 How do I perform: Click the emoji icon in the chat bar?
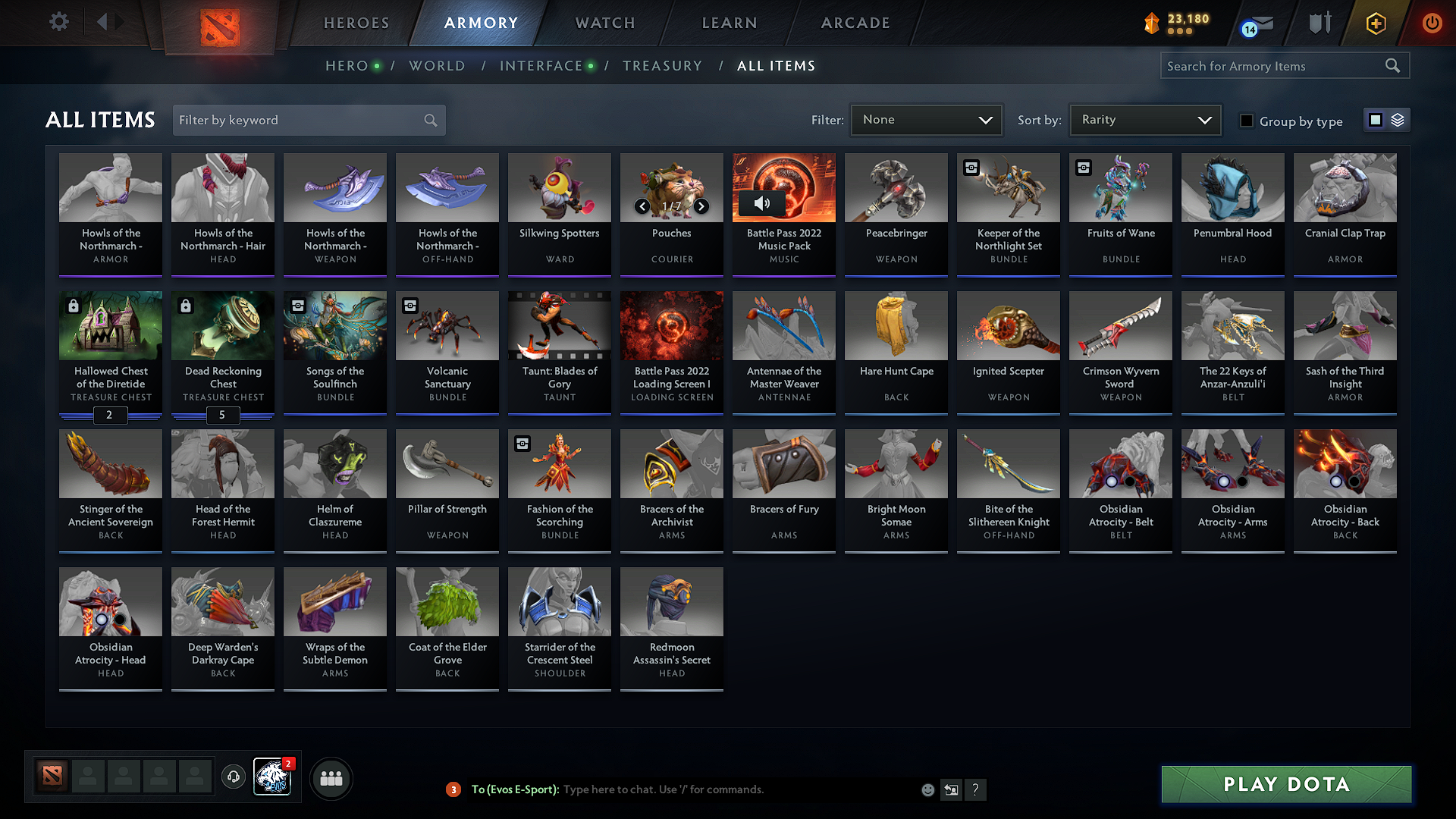[927, 789]
